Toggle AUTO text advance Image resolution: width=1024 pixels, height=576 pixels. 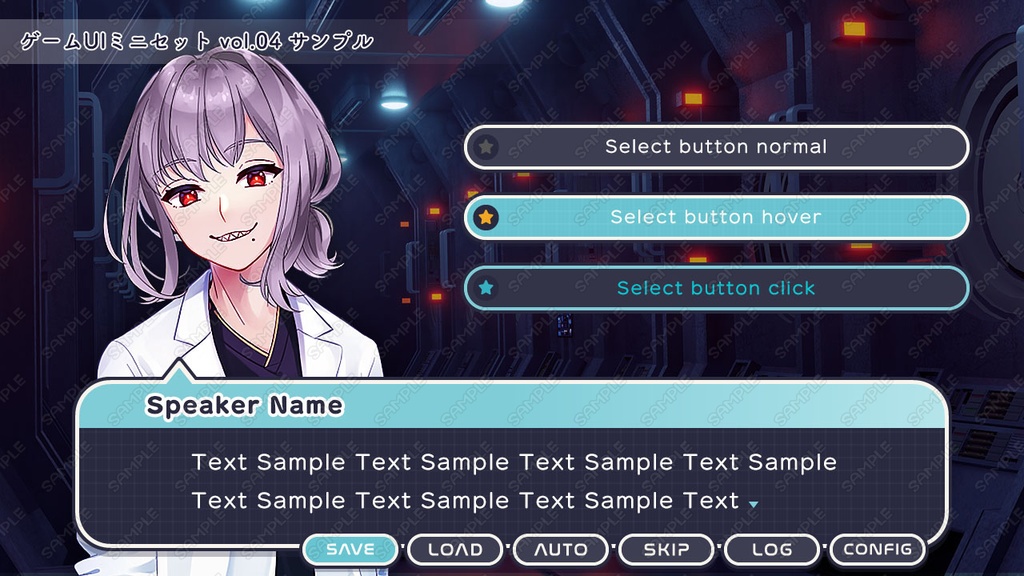(560, 550)
